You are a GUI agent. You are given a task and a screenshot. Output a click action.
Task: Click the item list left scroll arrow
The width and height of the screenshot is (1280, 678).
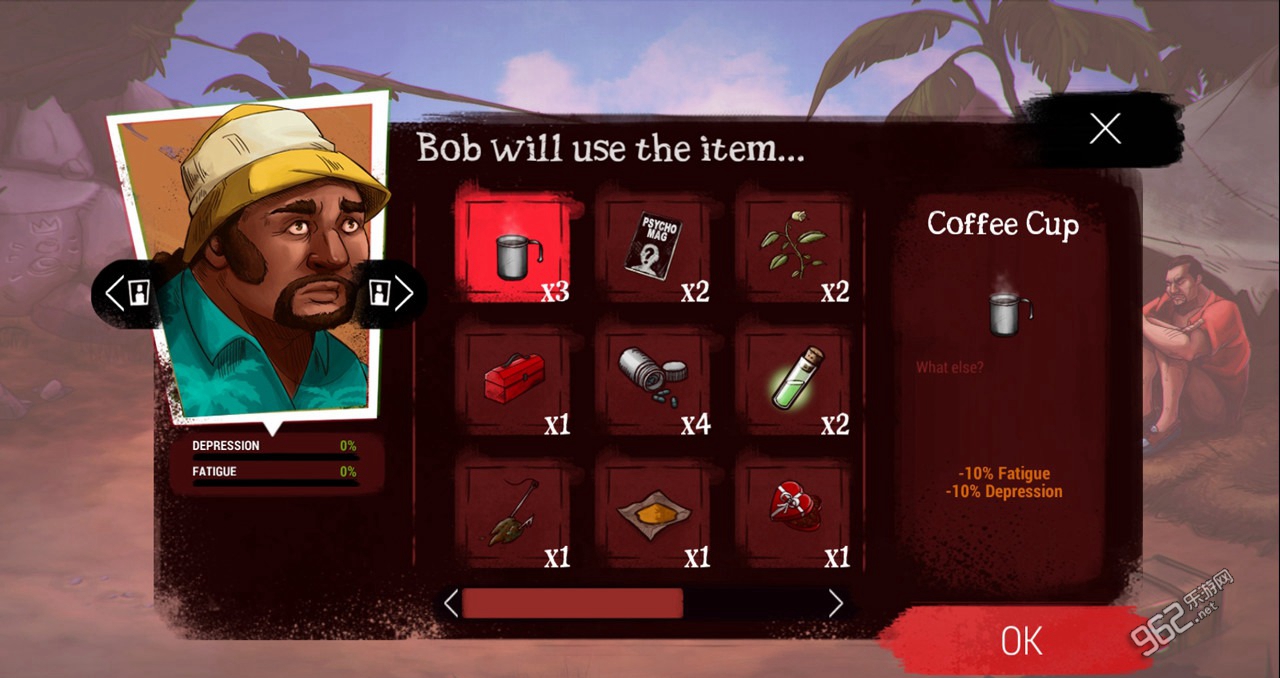[451, 603]
